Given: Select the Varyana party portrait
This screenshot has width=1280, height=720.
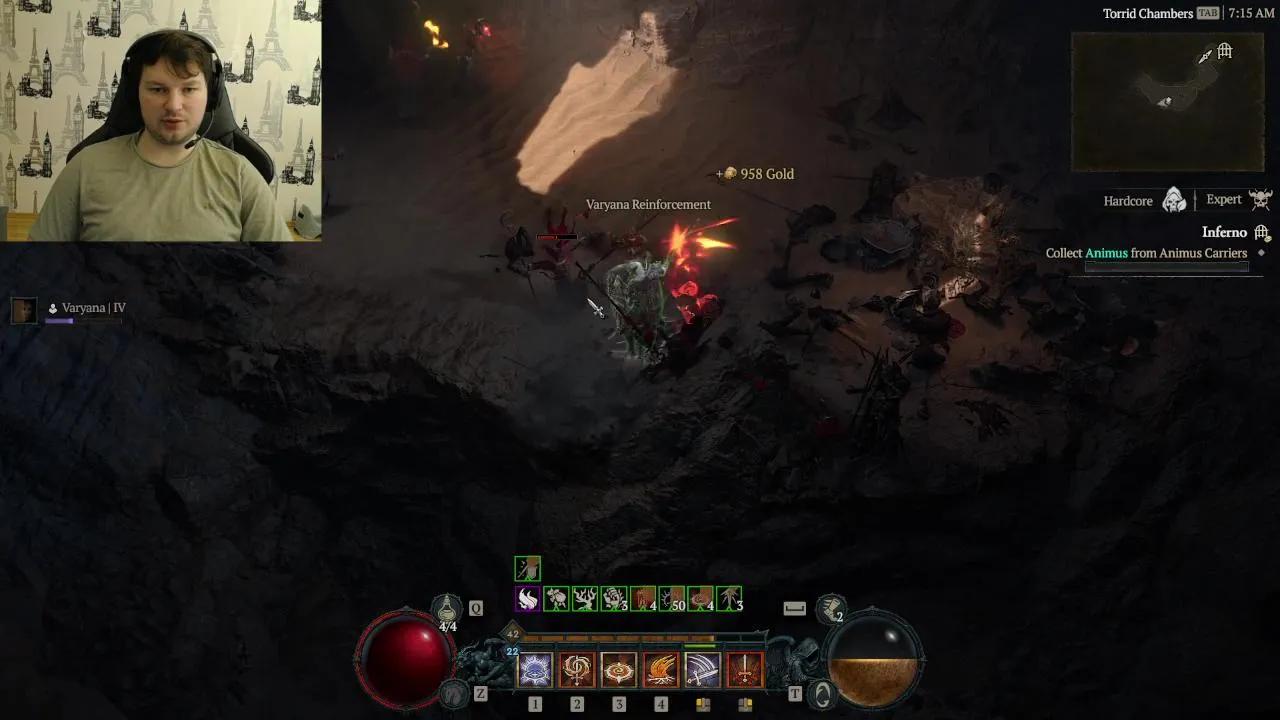Looking at the screenshot, I should pyautogui.click(x=24, y=309).
